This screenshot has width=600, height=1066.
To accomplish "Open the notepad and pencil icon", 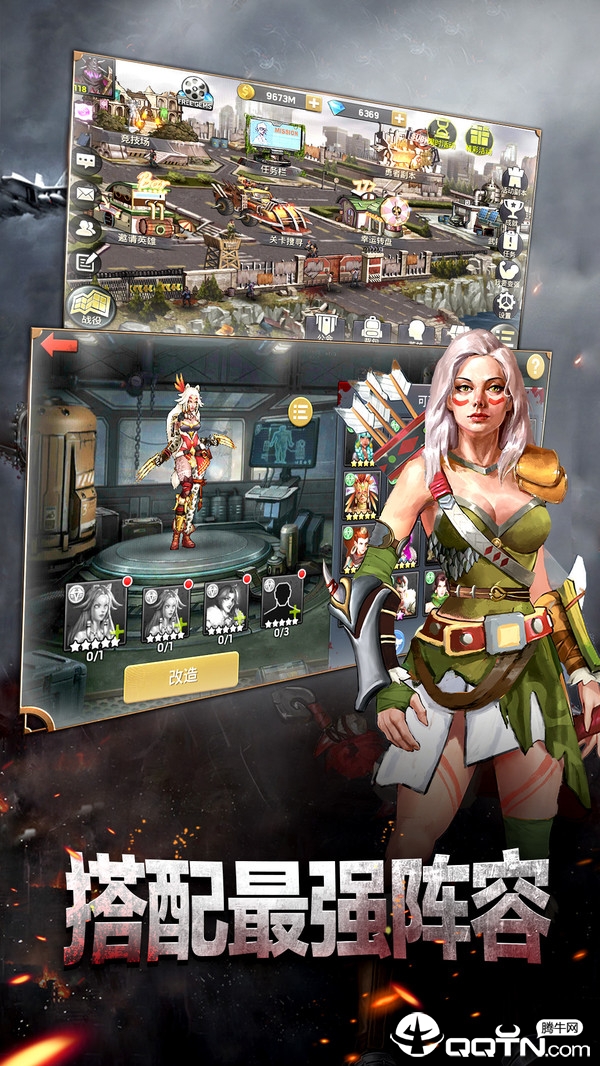I will tap(84, 262).
